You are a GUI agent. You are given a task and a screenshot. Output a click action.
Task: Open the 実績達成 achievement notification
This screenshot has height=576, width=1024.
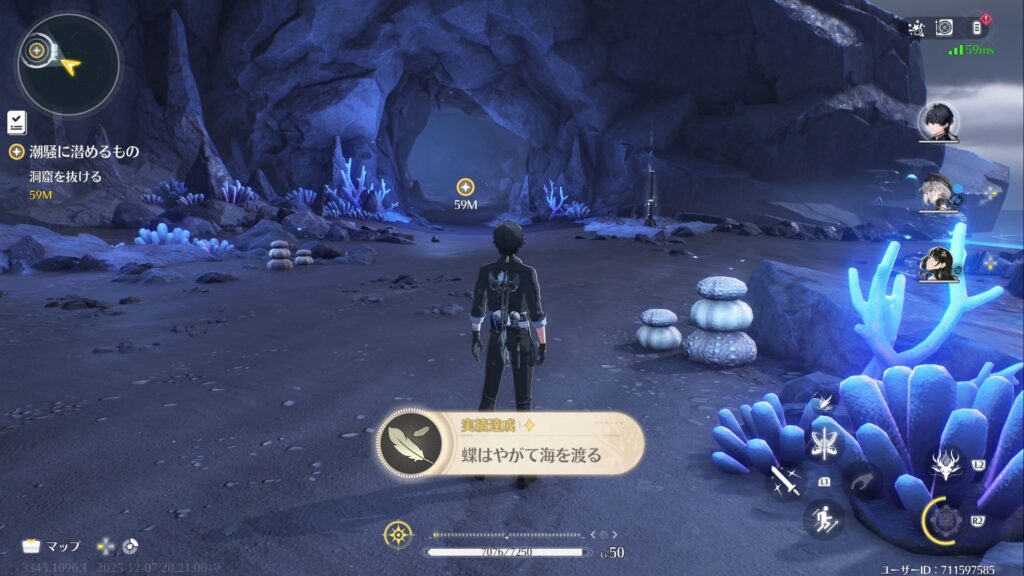pos(510,445)
